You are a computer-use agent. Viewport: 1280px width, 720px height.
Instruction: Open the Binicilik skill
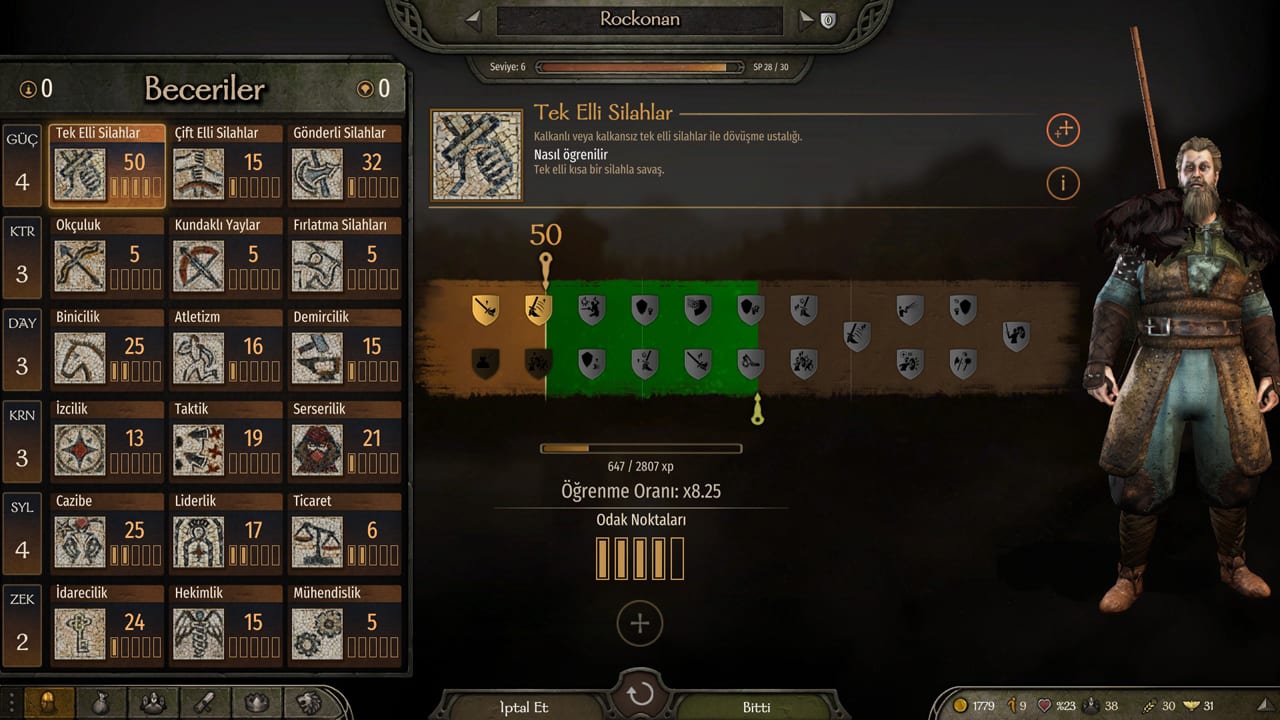108,350
